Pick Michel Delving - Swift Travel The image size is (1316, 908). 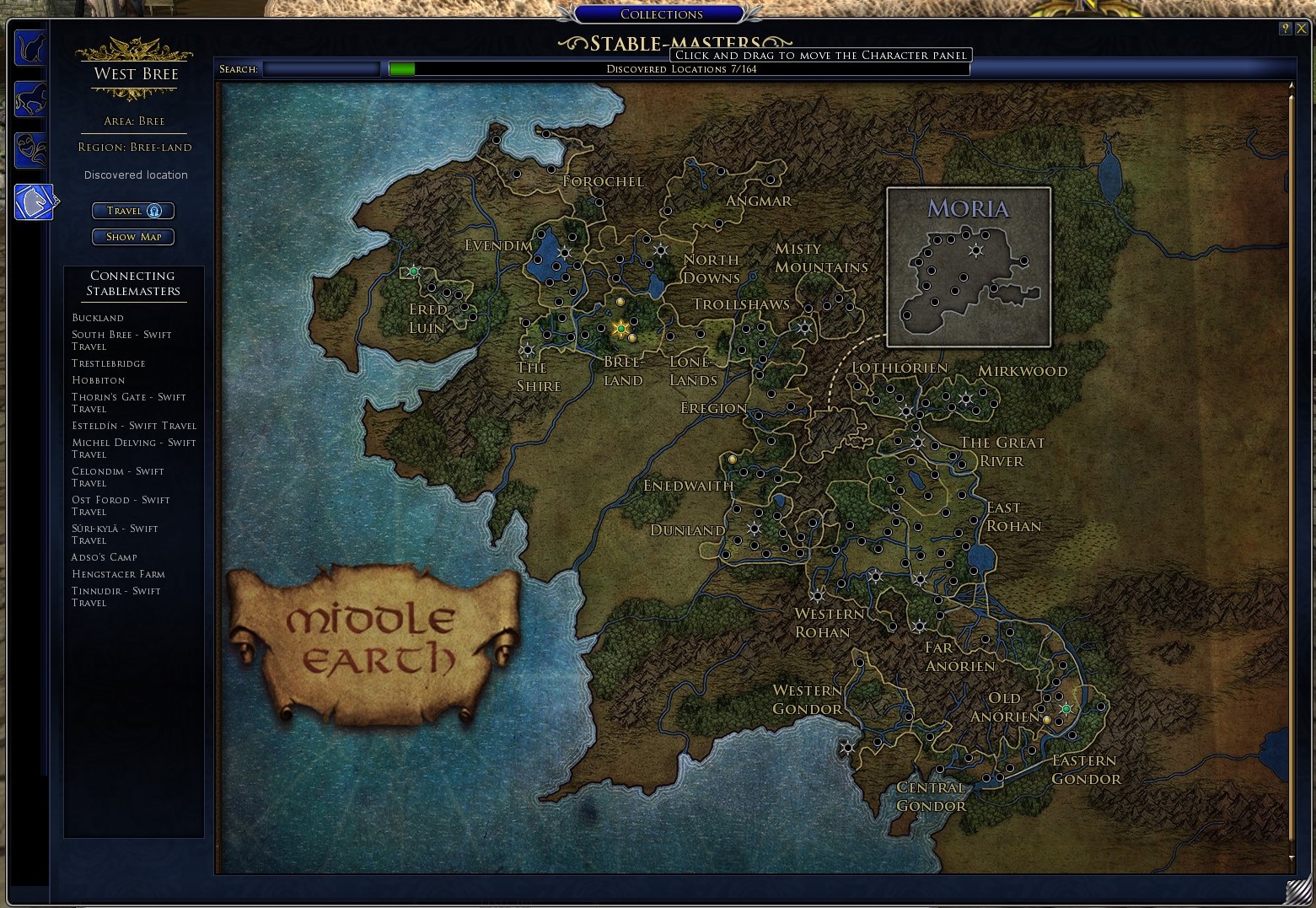133,449
